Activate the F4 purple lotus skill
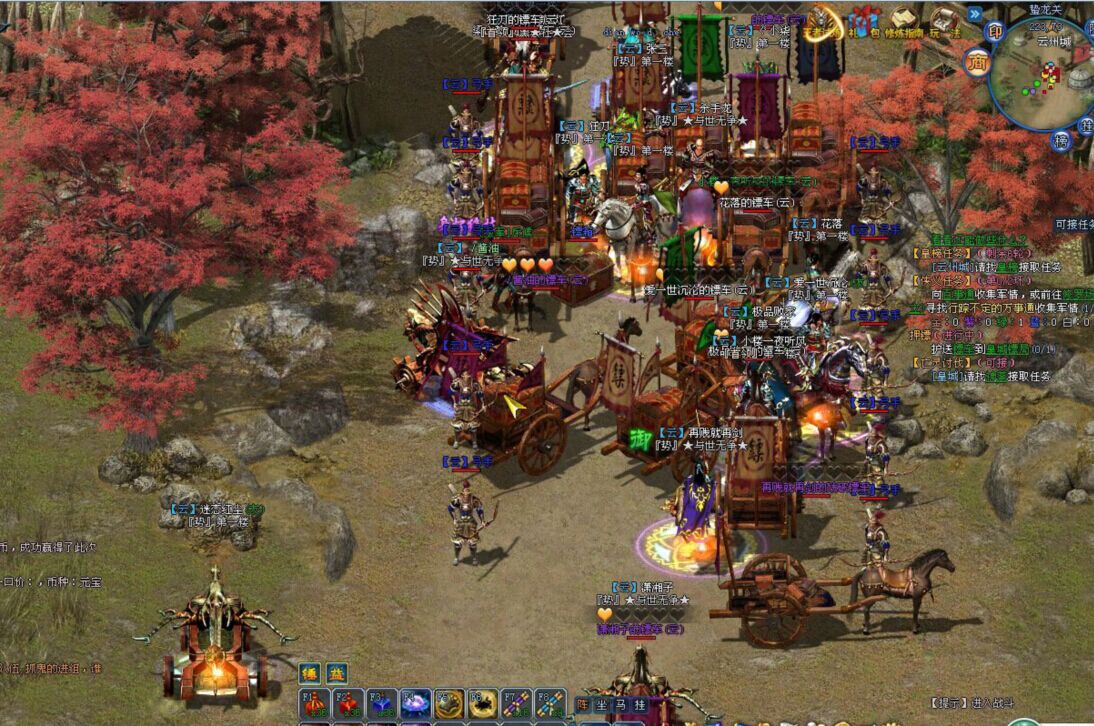Viewport: 1094px width, 726px height. (416, 703)
